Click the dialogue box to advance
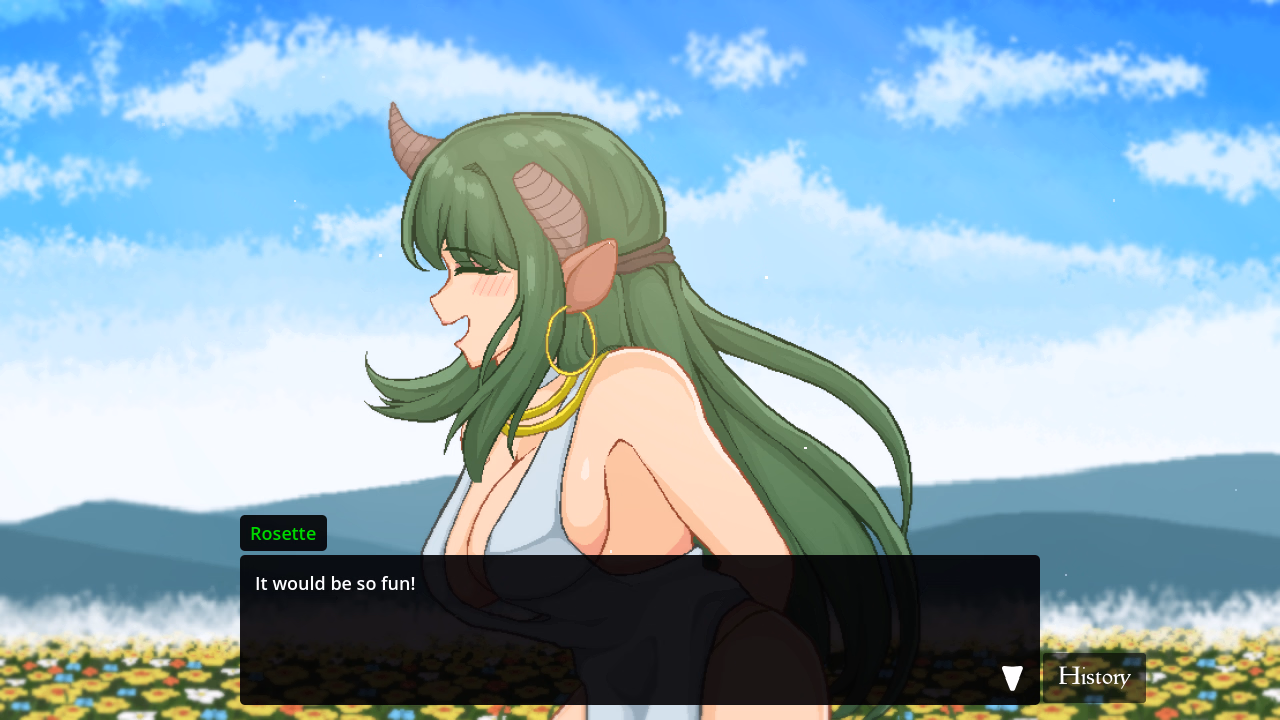The width and height of the screenshot is (1280, 720). coord(640,630)
